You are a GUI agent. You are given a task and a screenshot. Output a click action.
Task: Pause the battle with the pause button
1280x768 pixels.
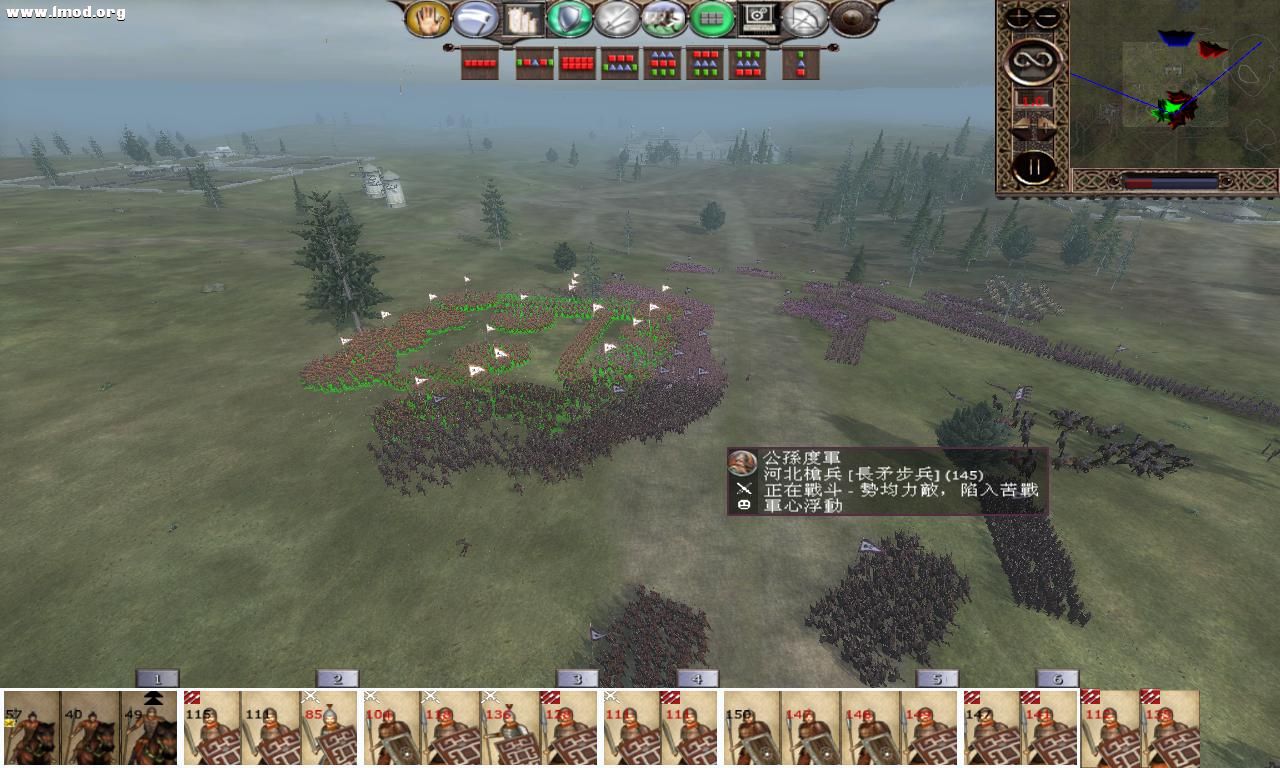click(x=1033, y=164)
